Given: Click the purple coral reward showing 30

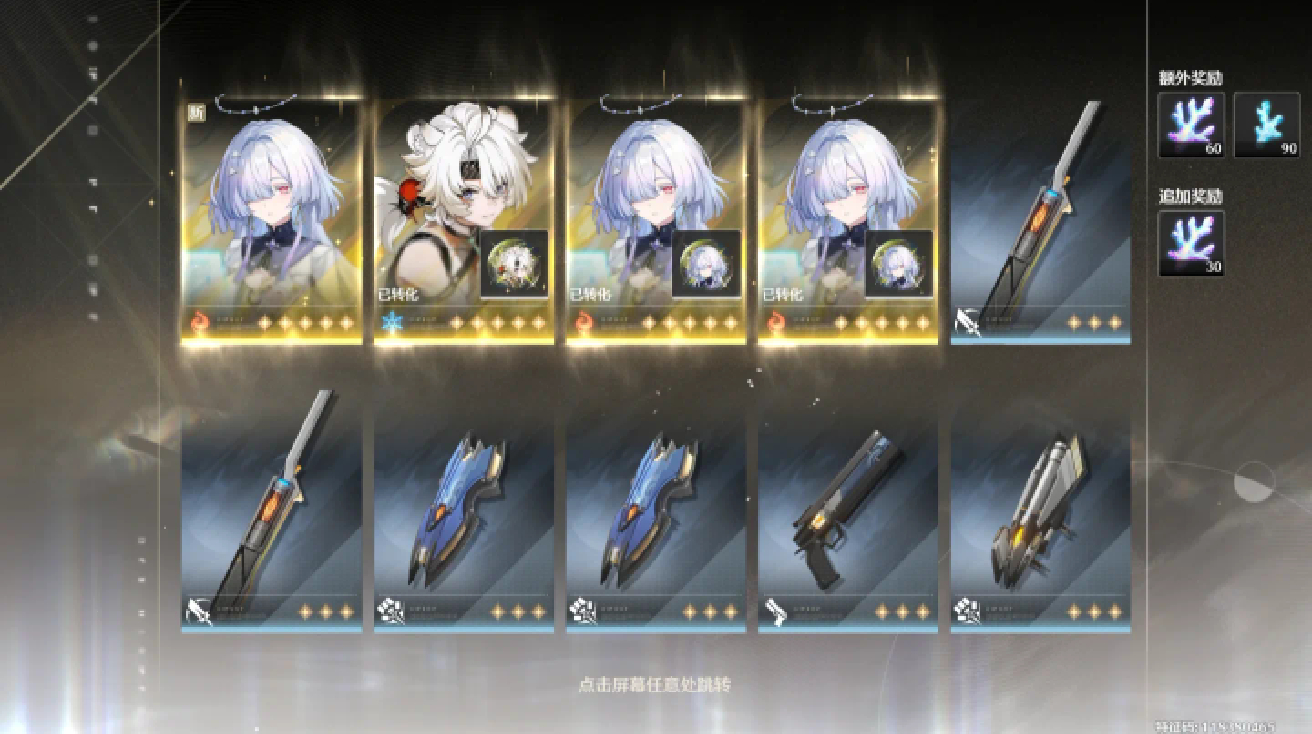Looking at the screenshot, I should [x=1191, y=243].
